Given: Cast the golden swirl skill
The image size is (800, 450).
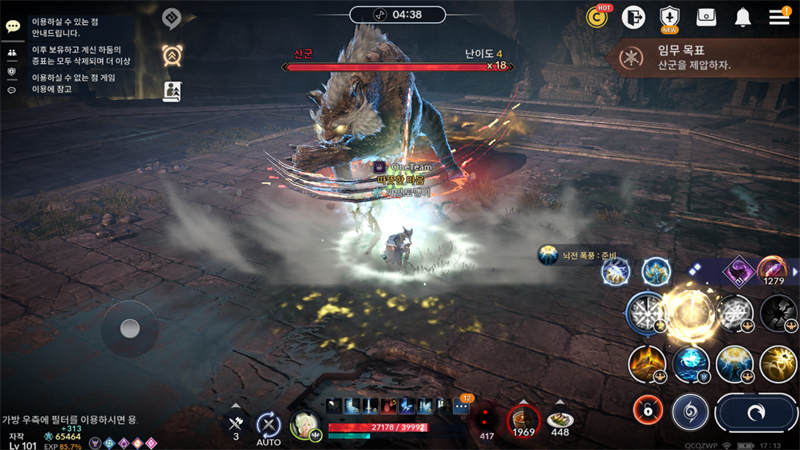Looking at the screenshot, I should (x=779, y=364).
